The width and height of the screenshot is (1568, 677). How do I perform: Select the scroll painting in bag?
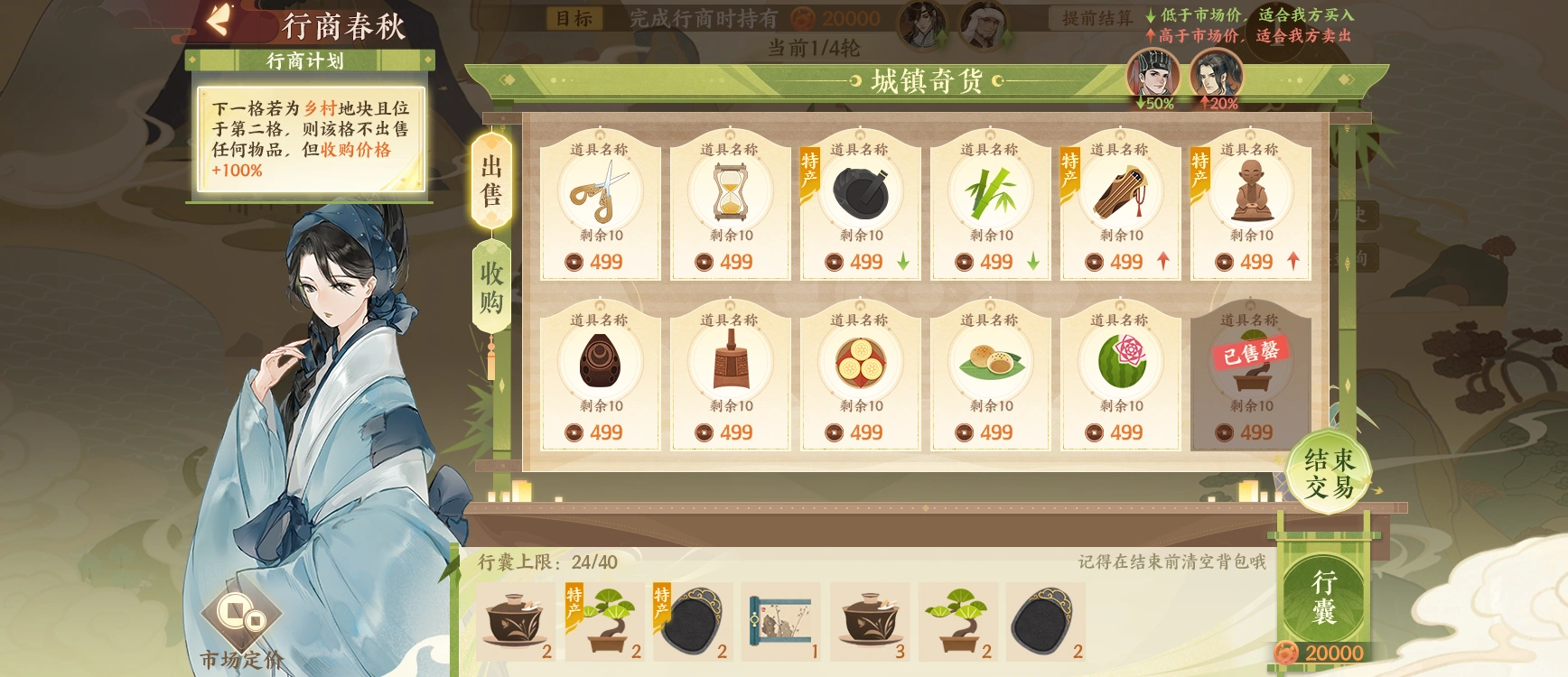coord(781,621)
